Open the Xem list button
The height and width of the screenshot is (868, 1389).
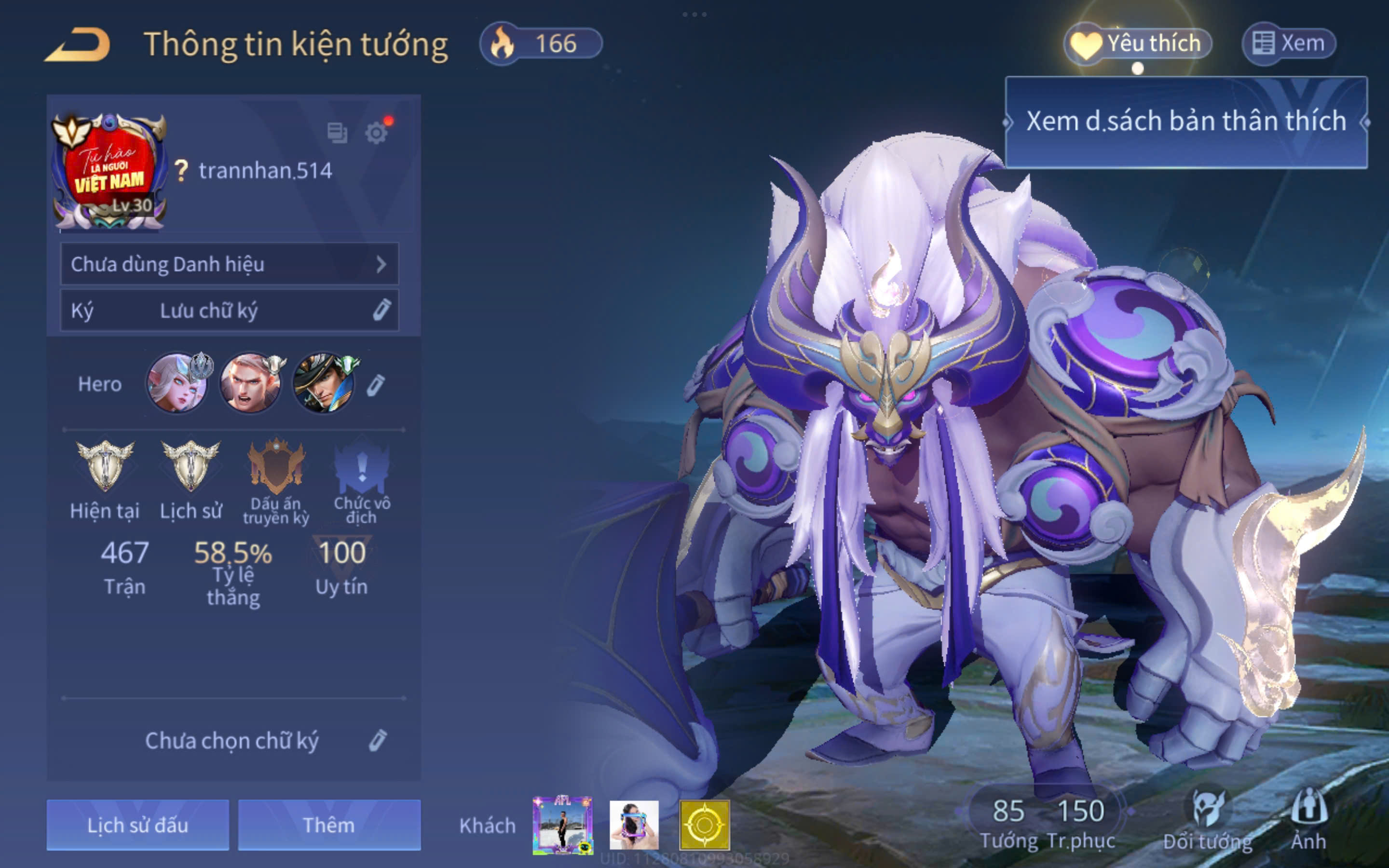(1289, 43)
